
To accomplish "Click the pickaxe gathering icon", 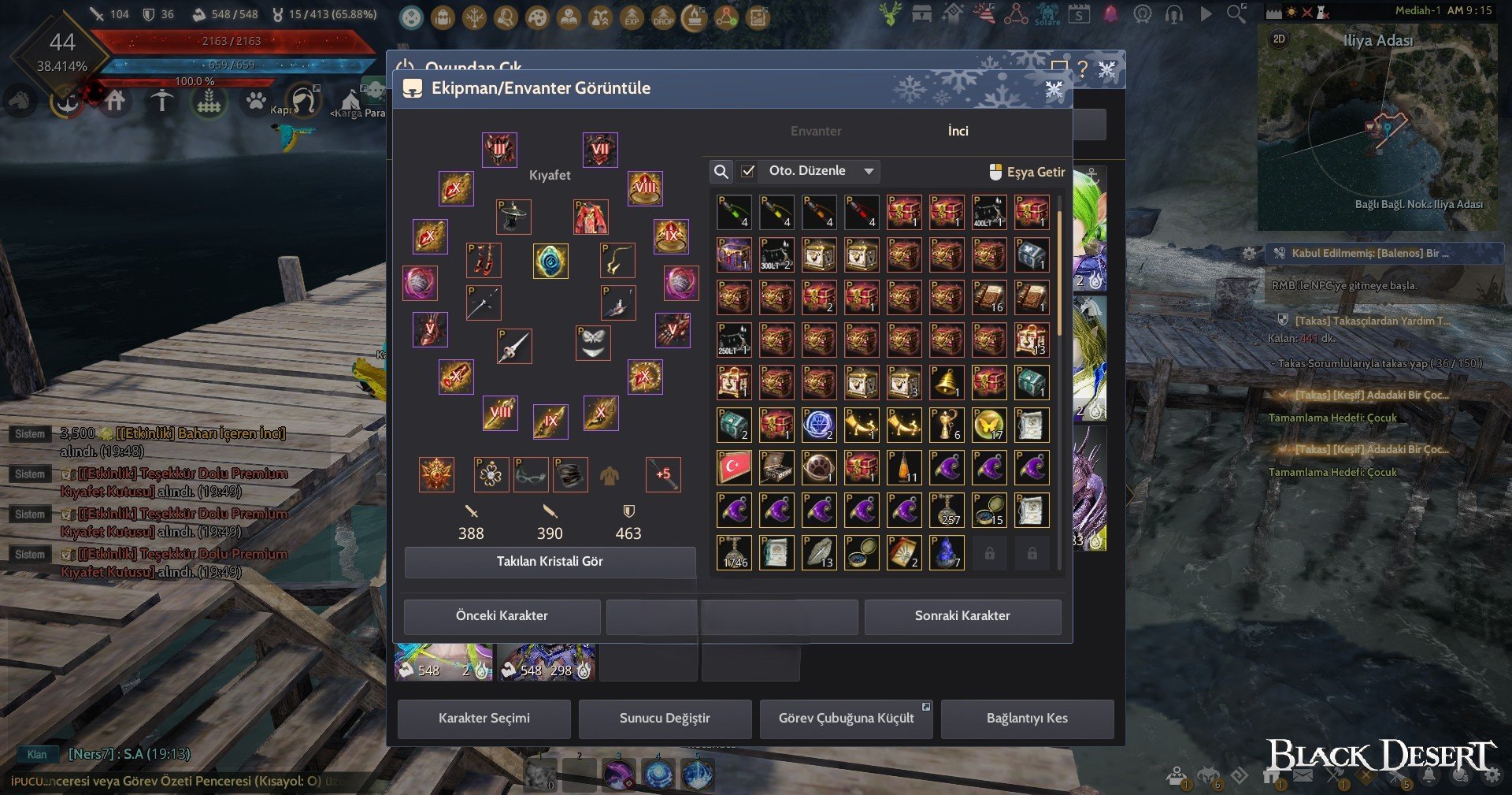I will click(x=163, y=101).
